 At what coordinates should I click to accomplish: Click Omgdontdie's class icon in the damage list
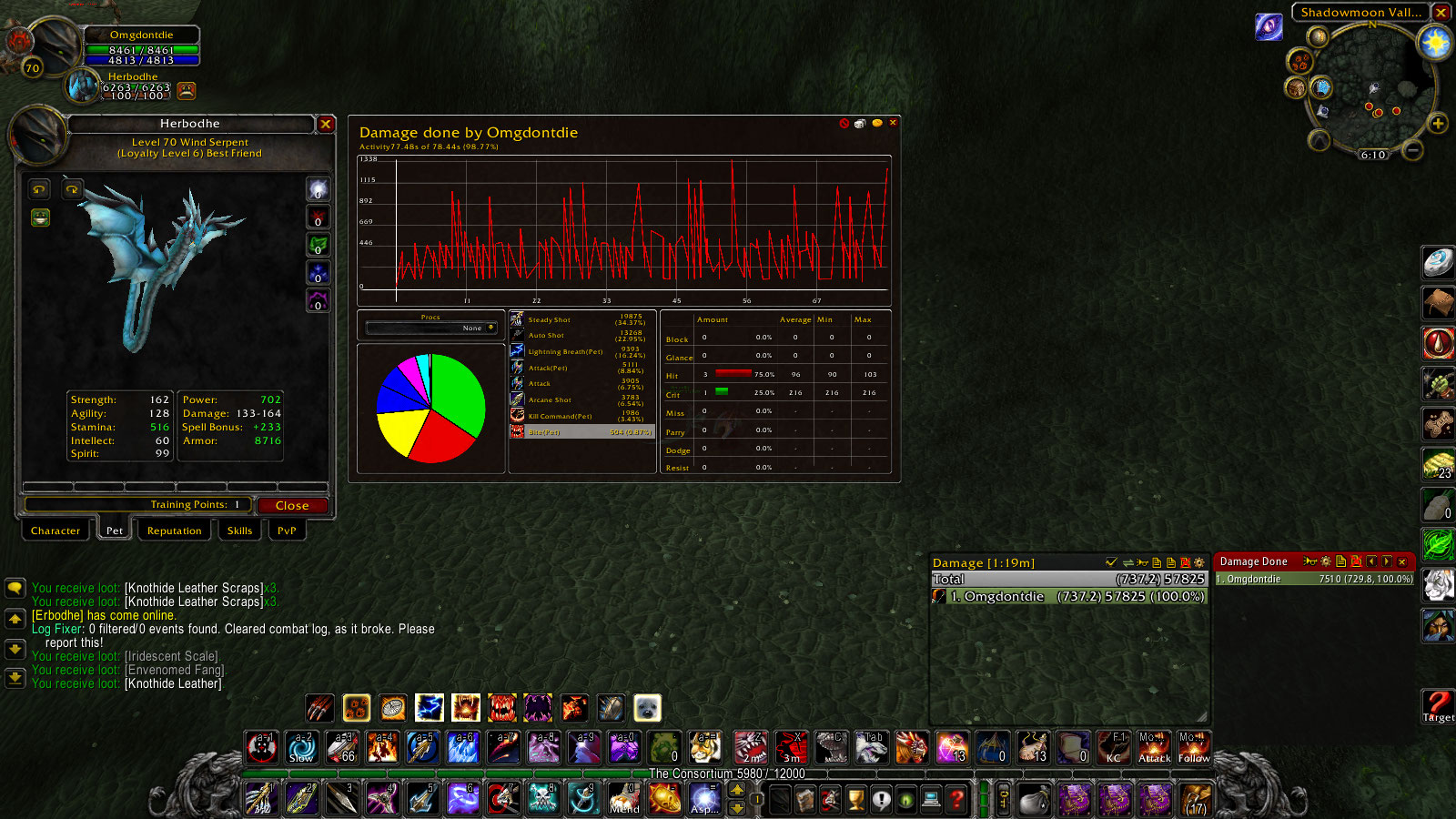[939, 596]
